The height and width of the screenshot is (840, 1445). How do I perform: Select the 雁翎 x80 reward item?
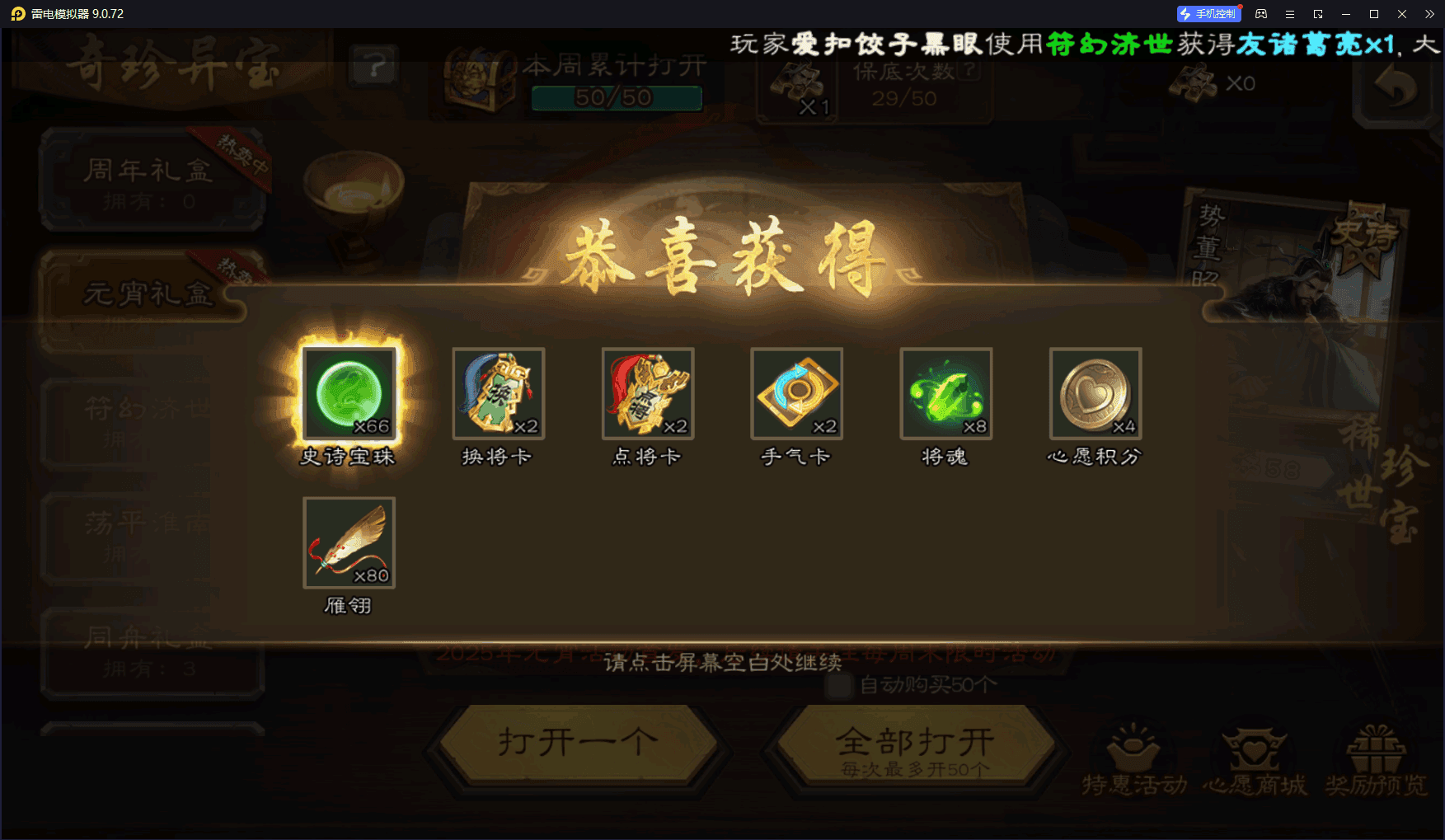[349, 542]
